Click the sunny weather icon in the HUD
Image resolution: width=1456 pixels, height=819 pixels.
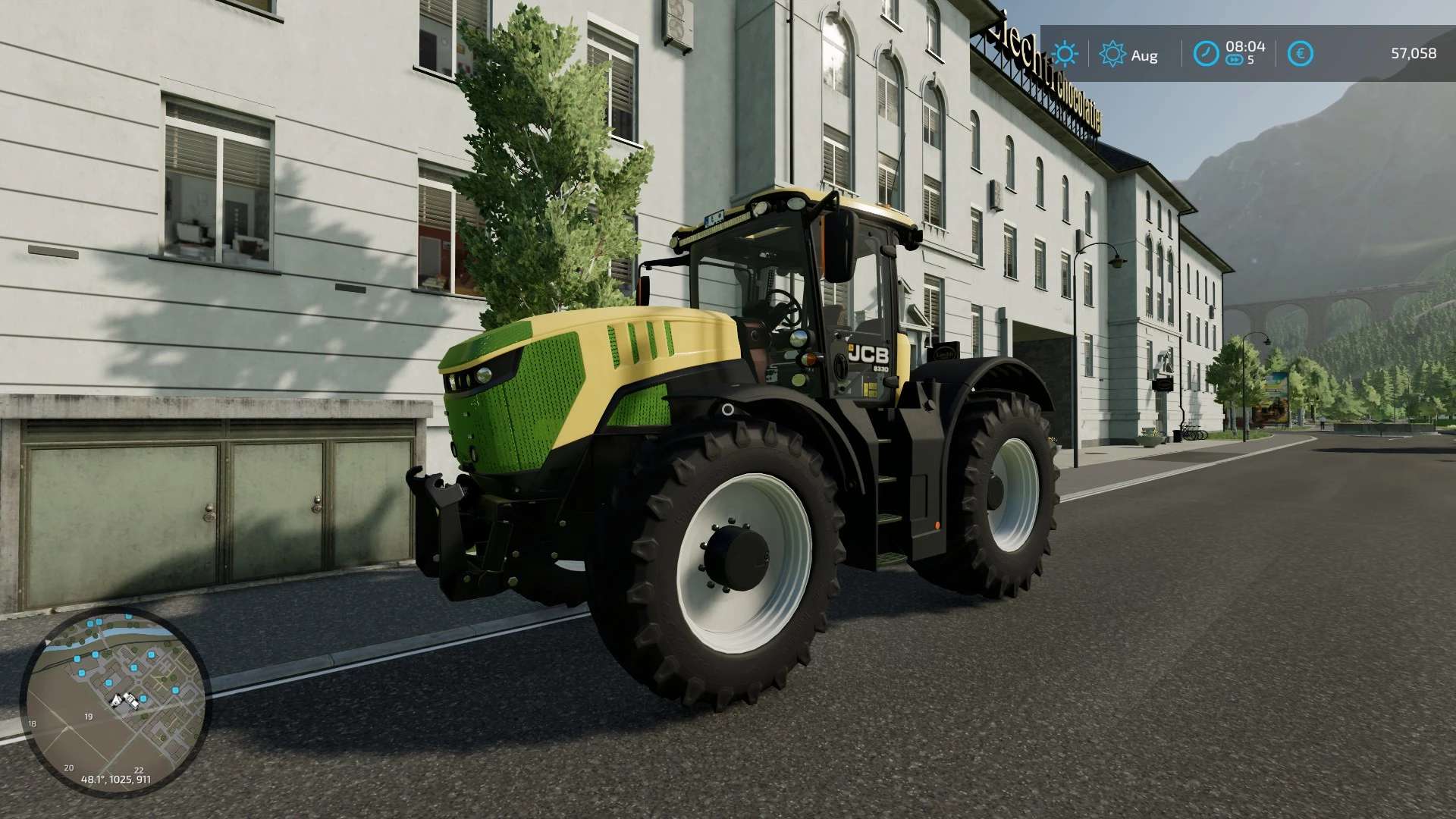1065,53
